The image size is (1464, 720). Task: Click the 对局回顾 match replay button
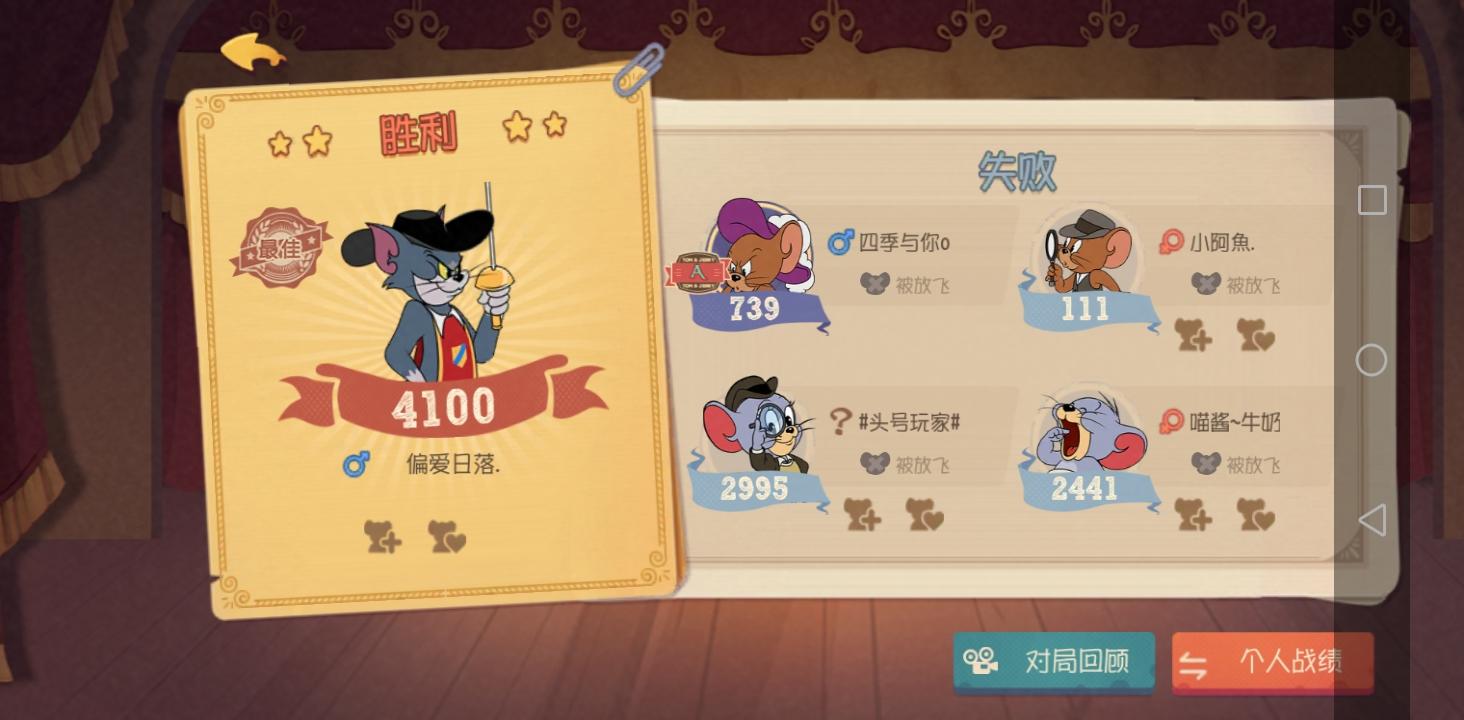point(1054,661)
